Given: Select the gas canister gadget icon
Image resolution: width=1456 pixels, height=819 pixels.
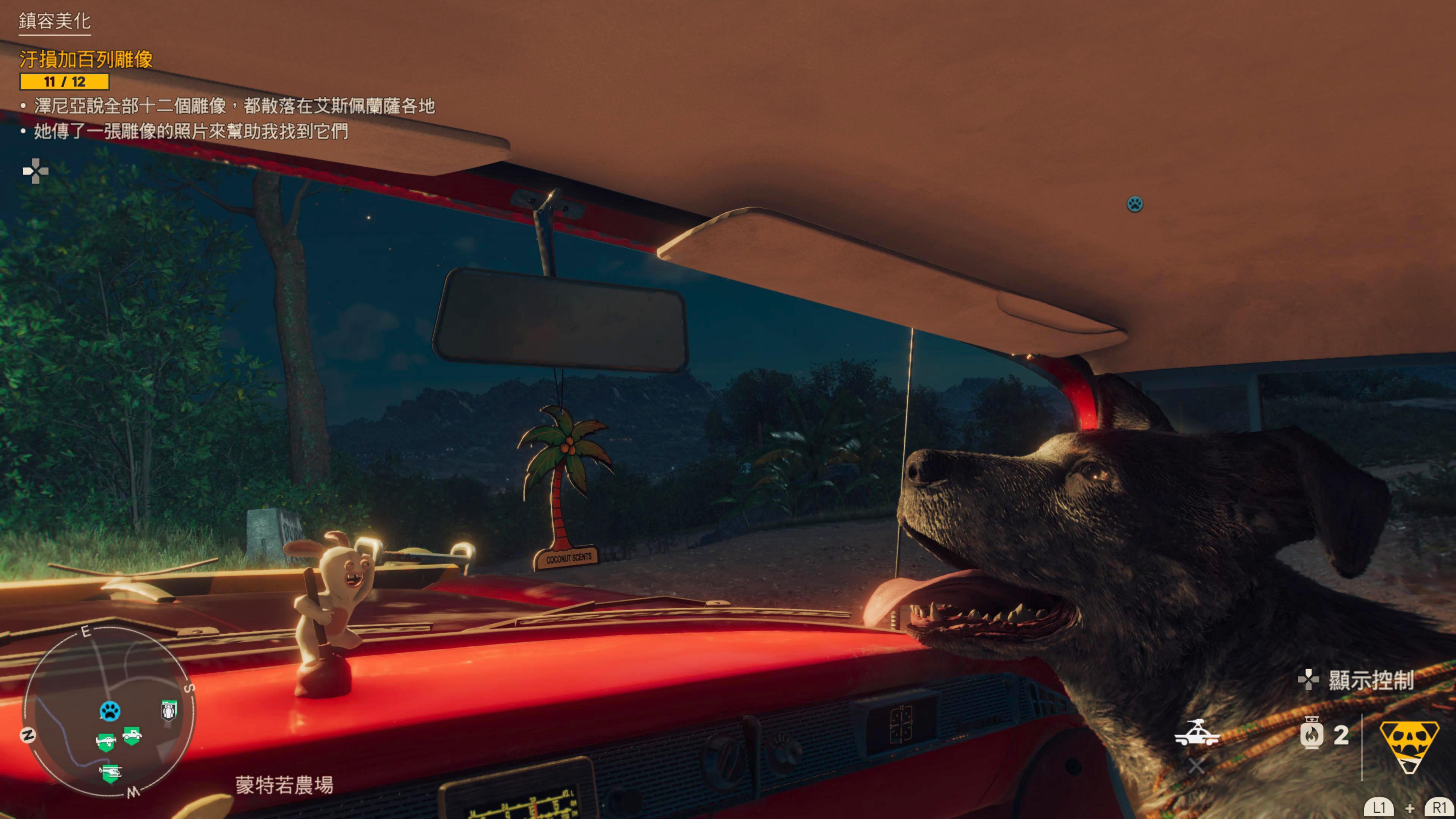Looking at the screenshot, I should tap(1311, 735).
